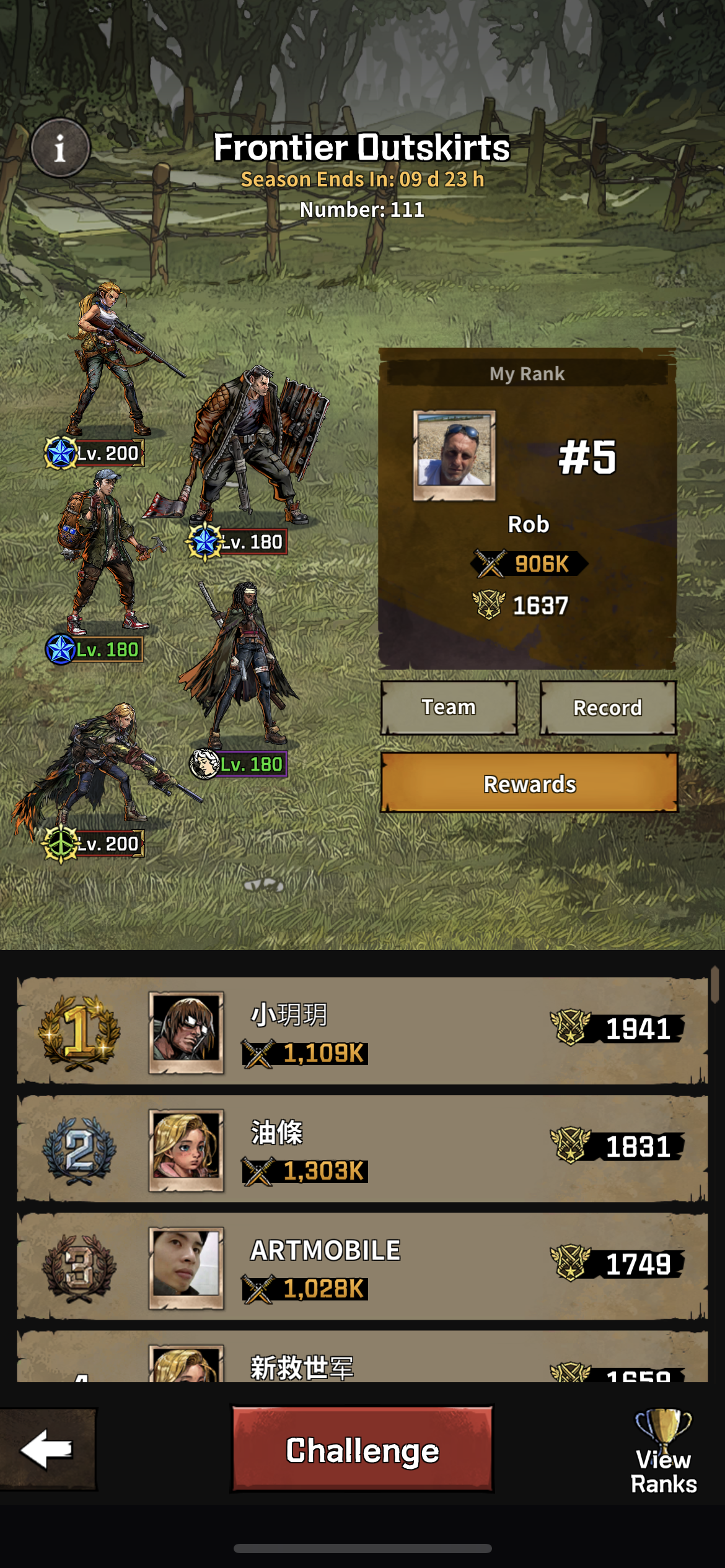
Task: Open the info button beside Frontier Outskirts
Action: tap(60, 148)
